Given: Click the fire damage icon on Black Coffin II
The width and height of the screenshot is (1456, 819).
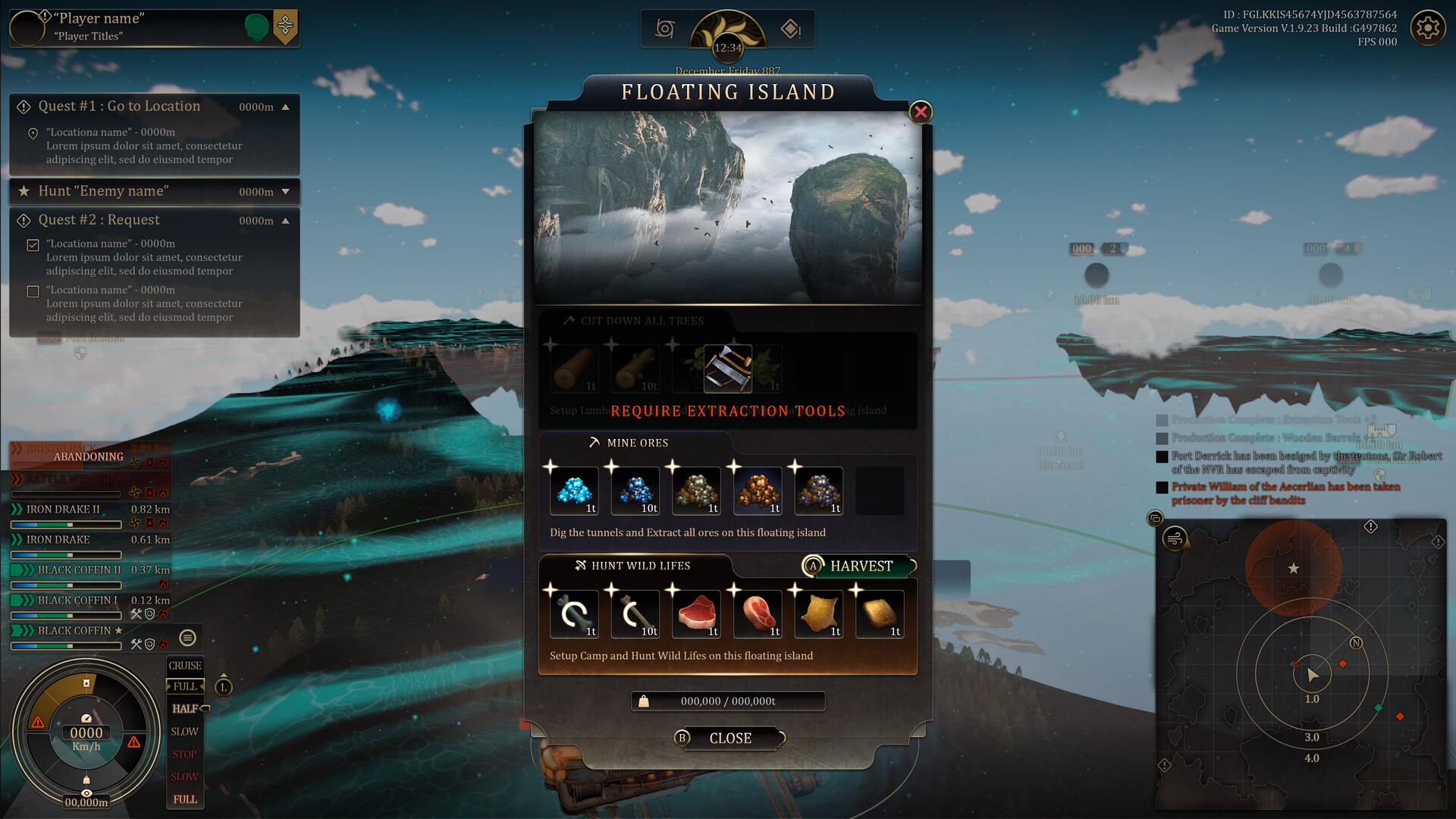Looking at the screenshot, I should tap(164, 585).
